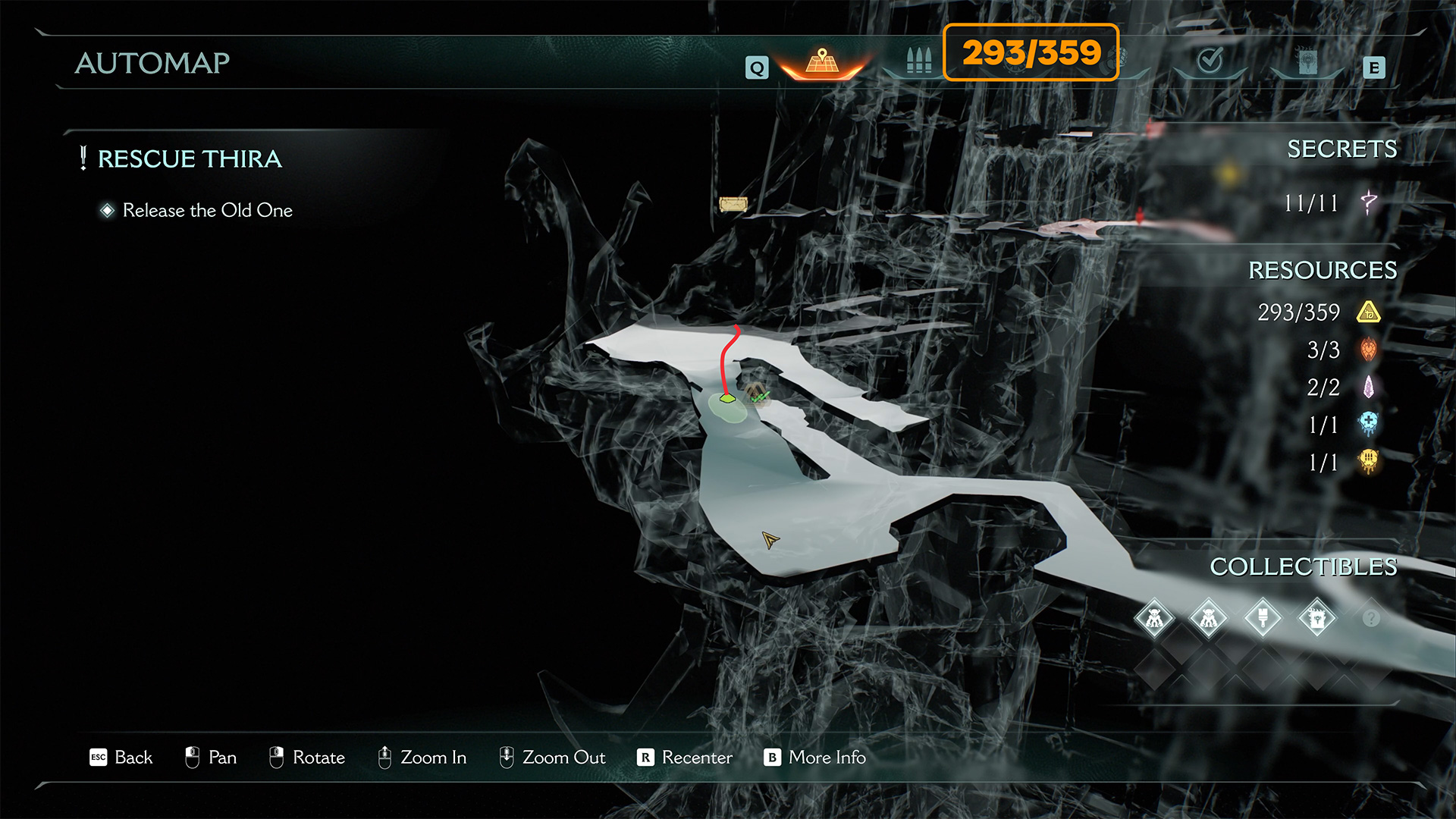Click the Back button
The image size is (1456, 819).
pyautogui.click(x=121, y=758)
